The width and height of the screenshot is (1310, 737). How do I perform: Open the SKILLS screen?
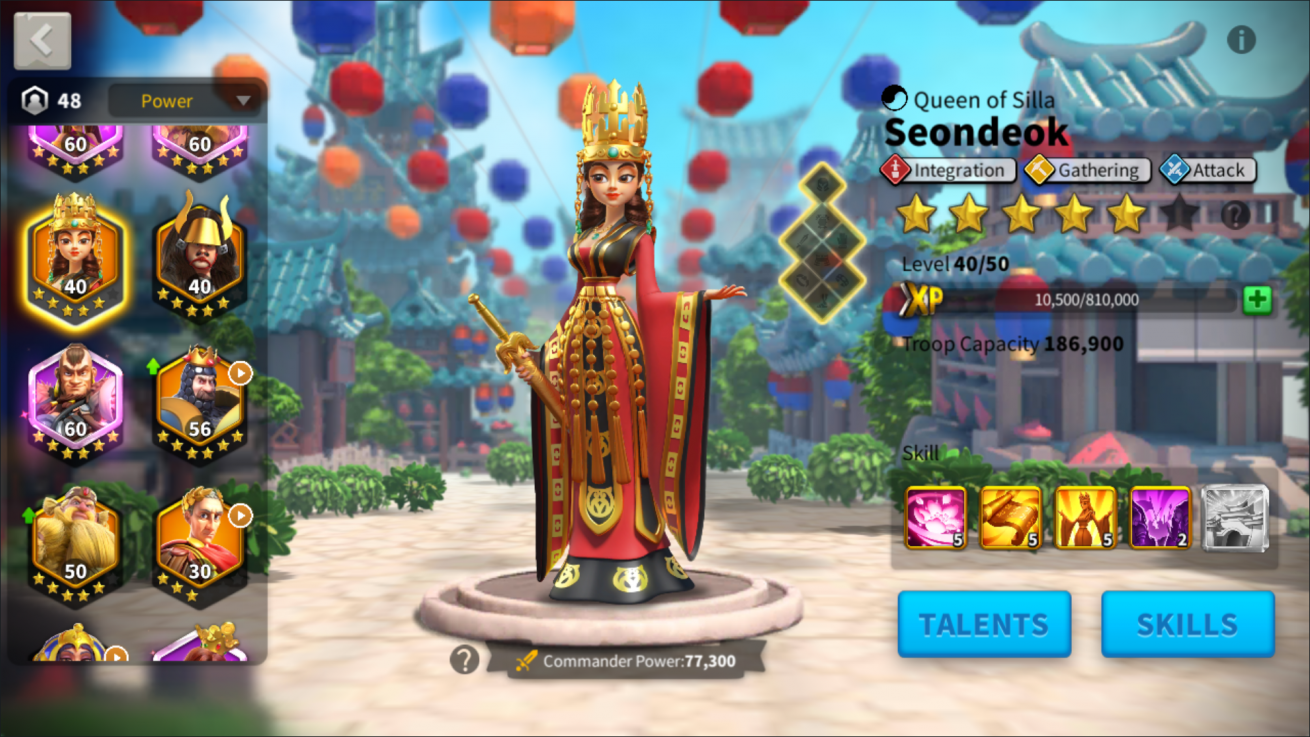[1187, 624]
